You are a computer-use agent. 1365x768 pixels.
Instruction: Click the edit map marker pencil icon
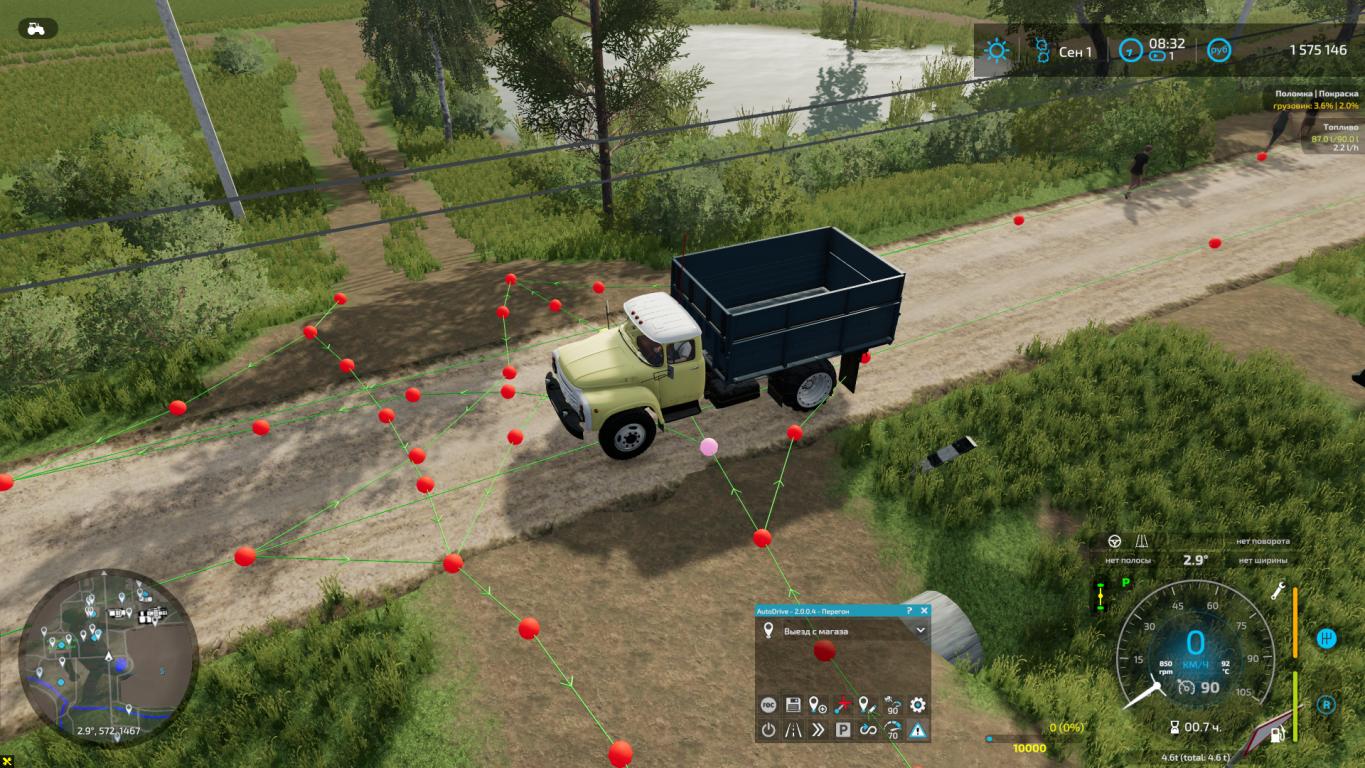(x=868, y=705)
